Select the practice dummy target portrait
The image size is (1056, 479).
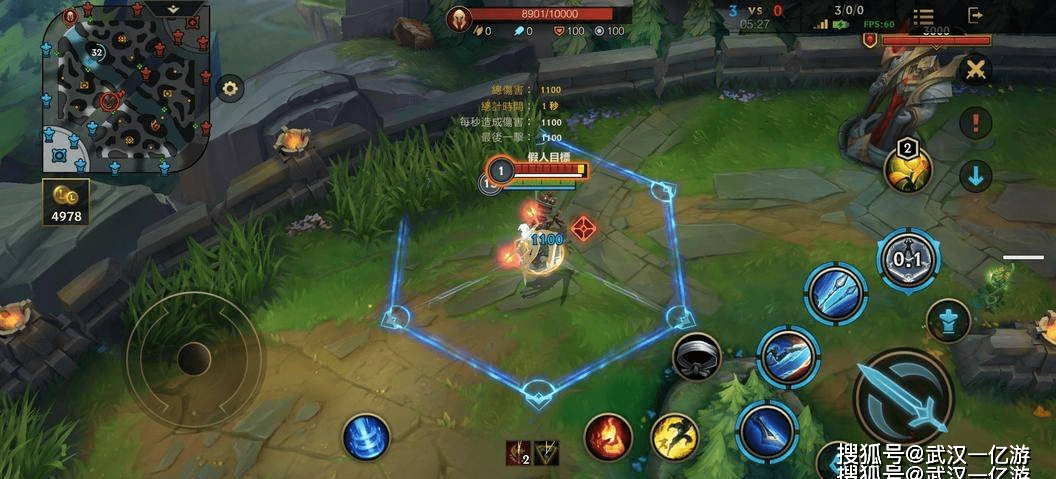click(x=498, y=171)
